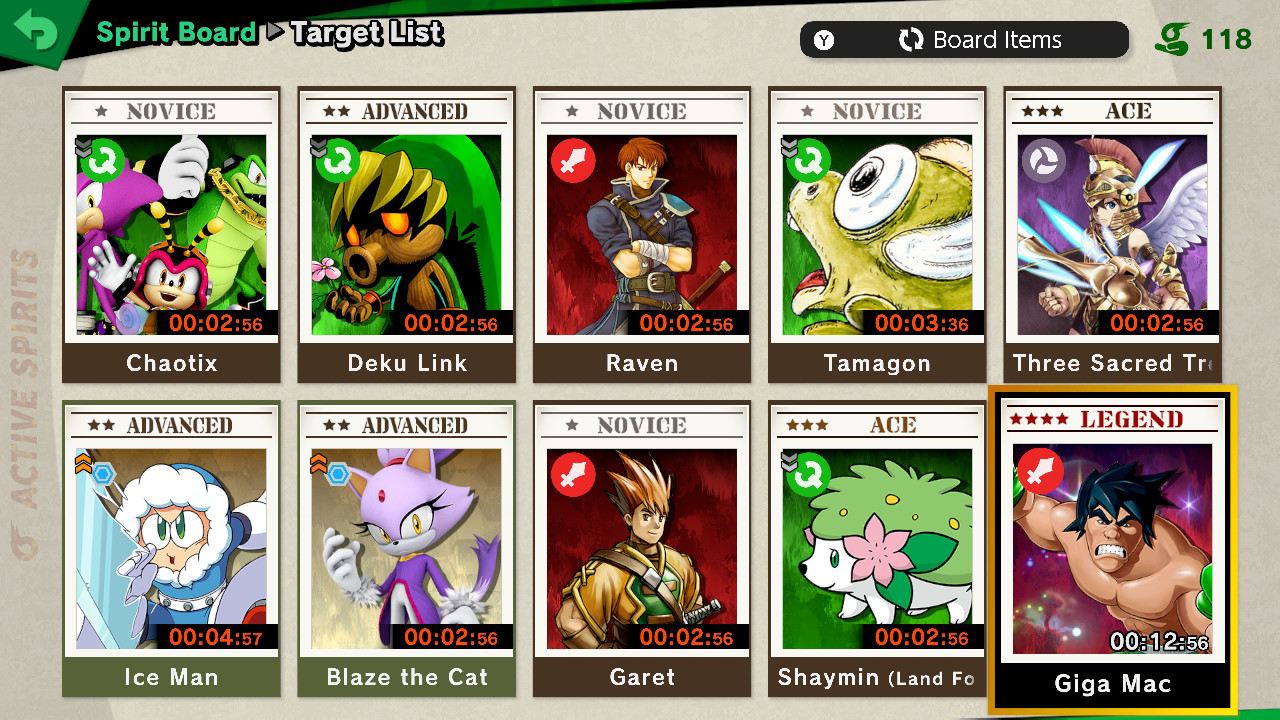This screenshot has width=1280, height=720.
Task: Switch to the Target List view
Action: coord(364,33)
